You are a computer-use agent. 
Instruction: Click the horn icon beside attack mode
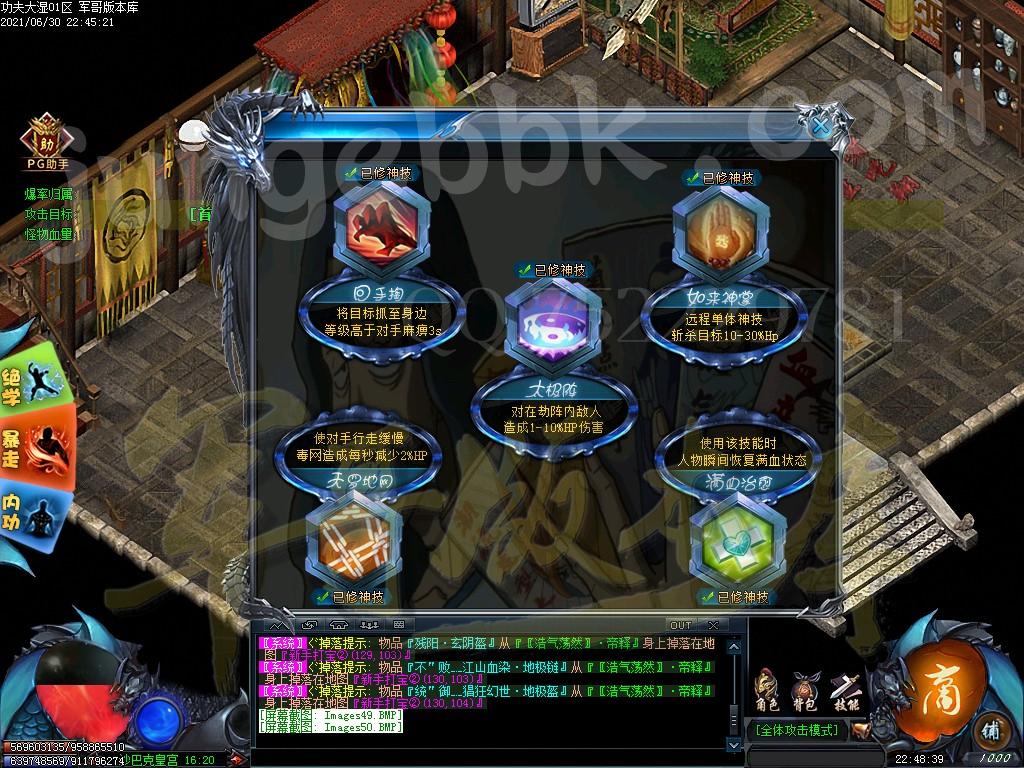pyautogui.click(x=860, y=731)
